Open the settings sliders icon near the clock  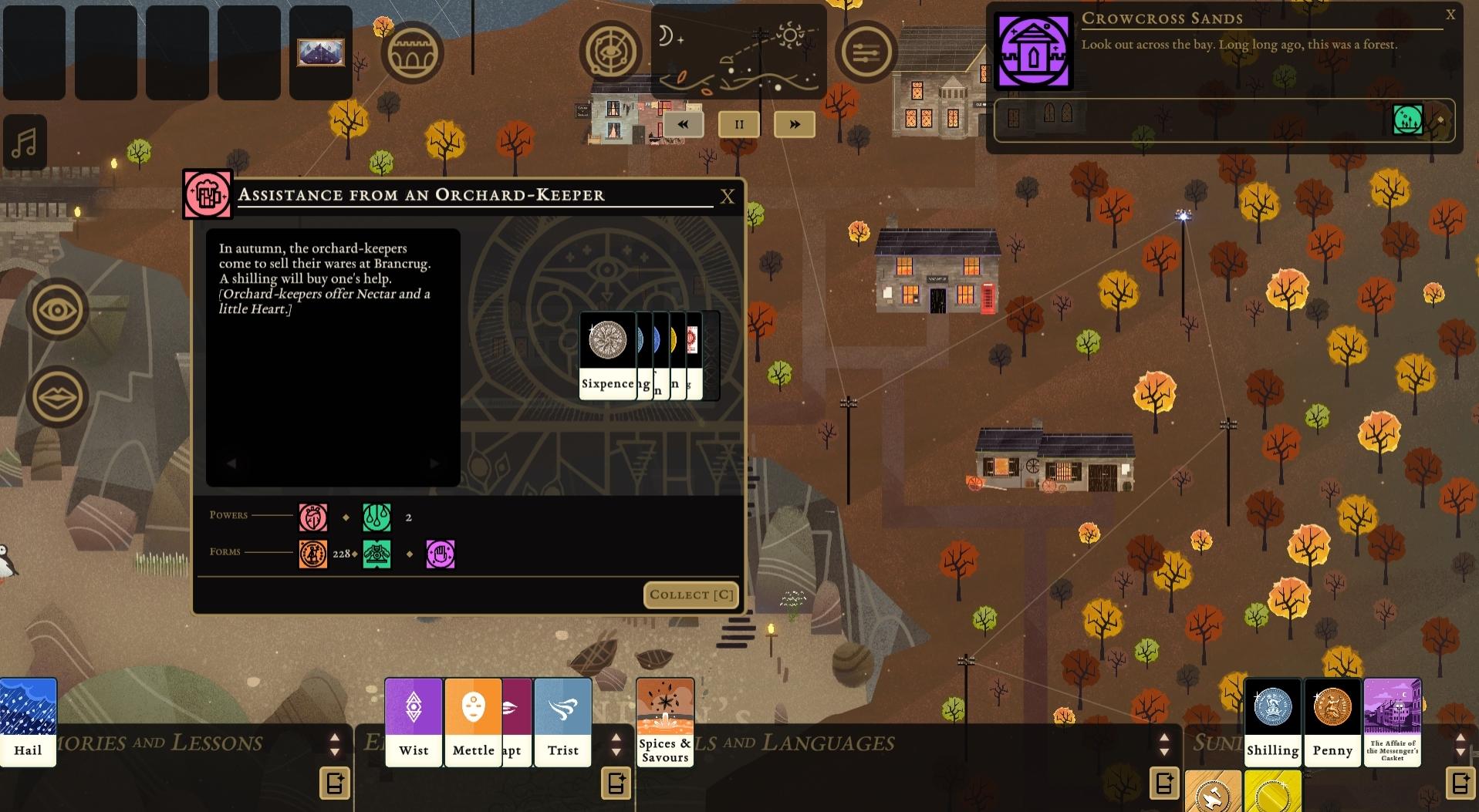(x=867, y=52)
